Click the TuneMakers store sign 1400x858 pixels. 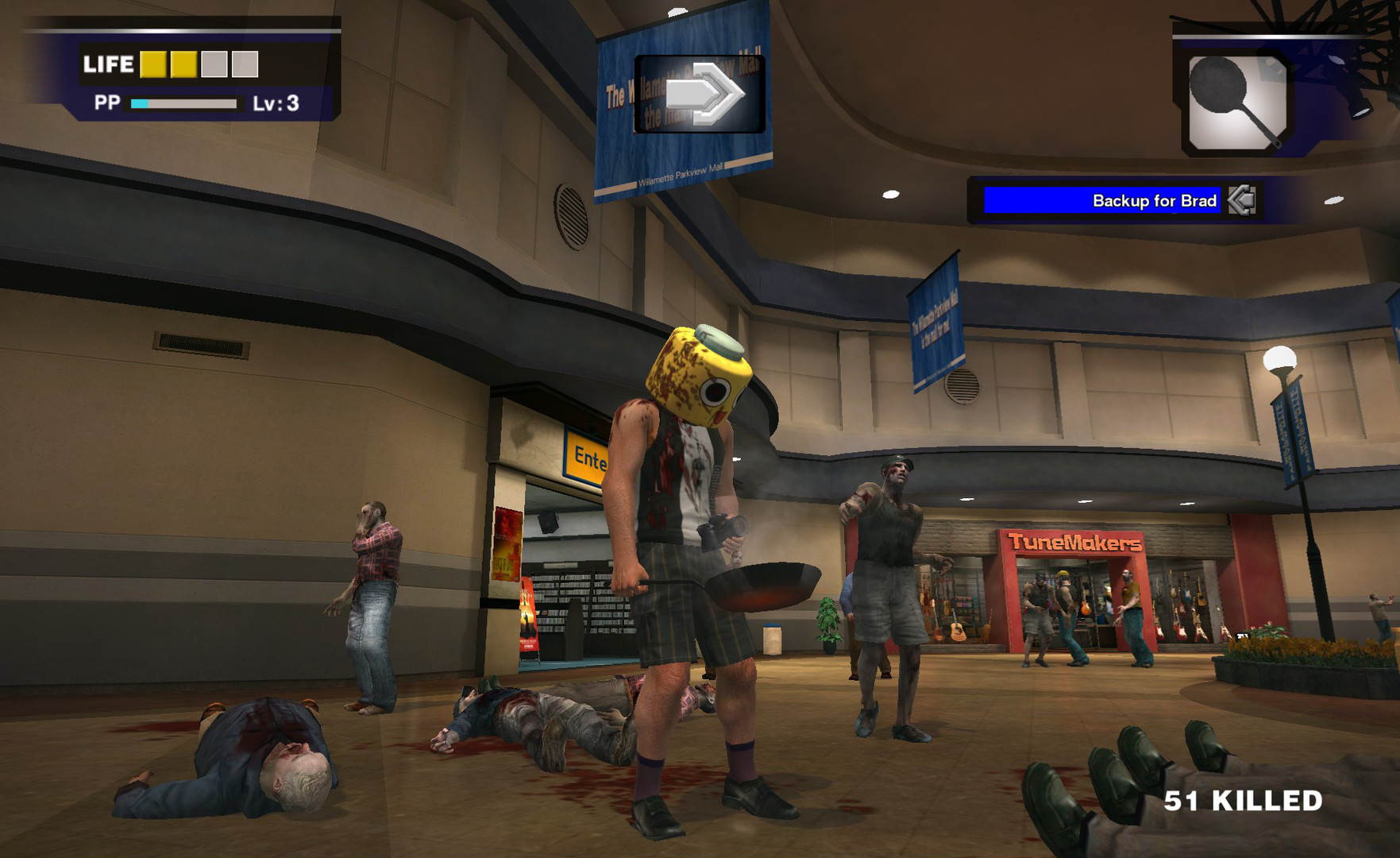point(1076,542)
